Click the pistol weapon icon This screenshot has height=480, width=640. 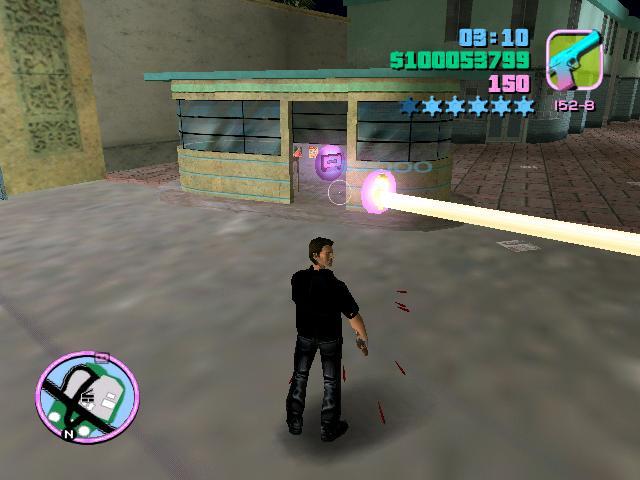click(574, 60)
